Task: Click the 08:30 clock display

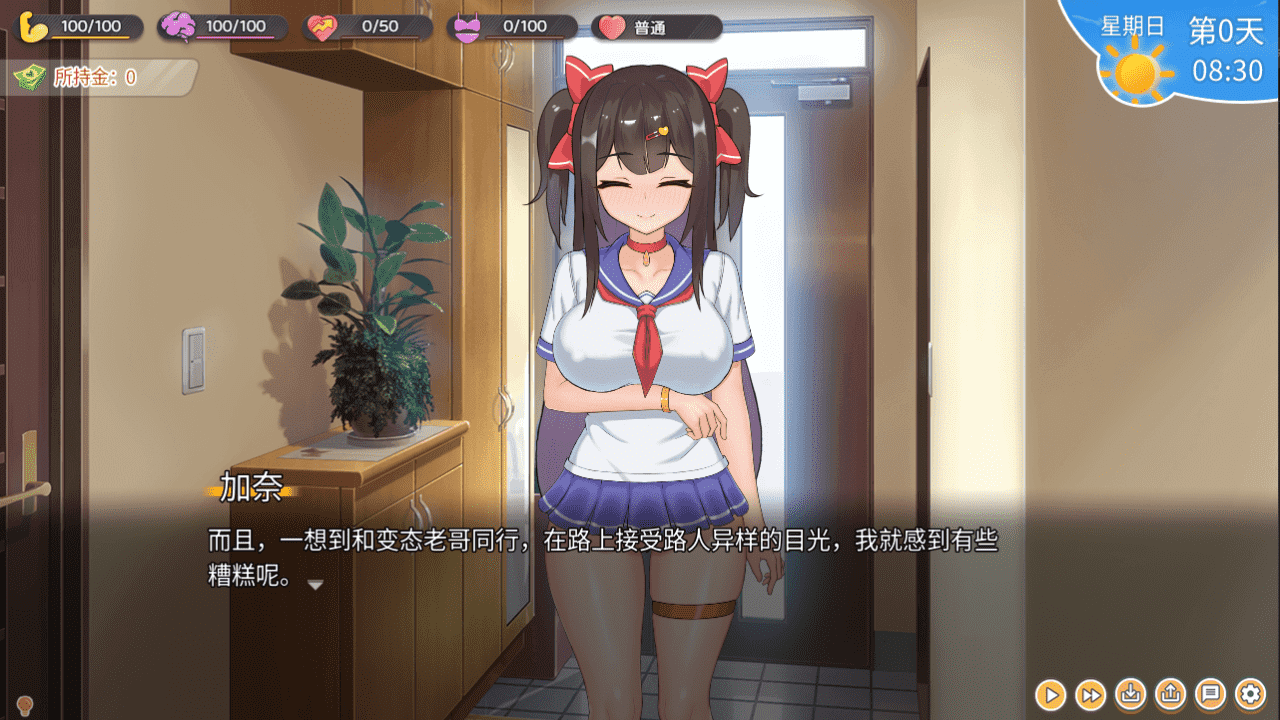Action: click(1228, 68)
